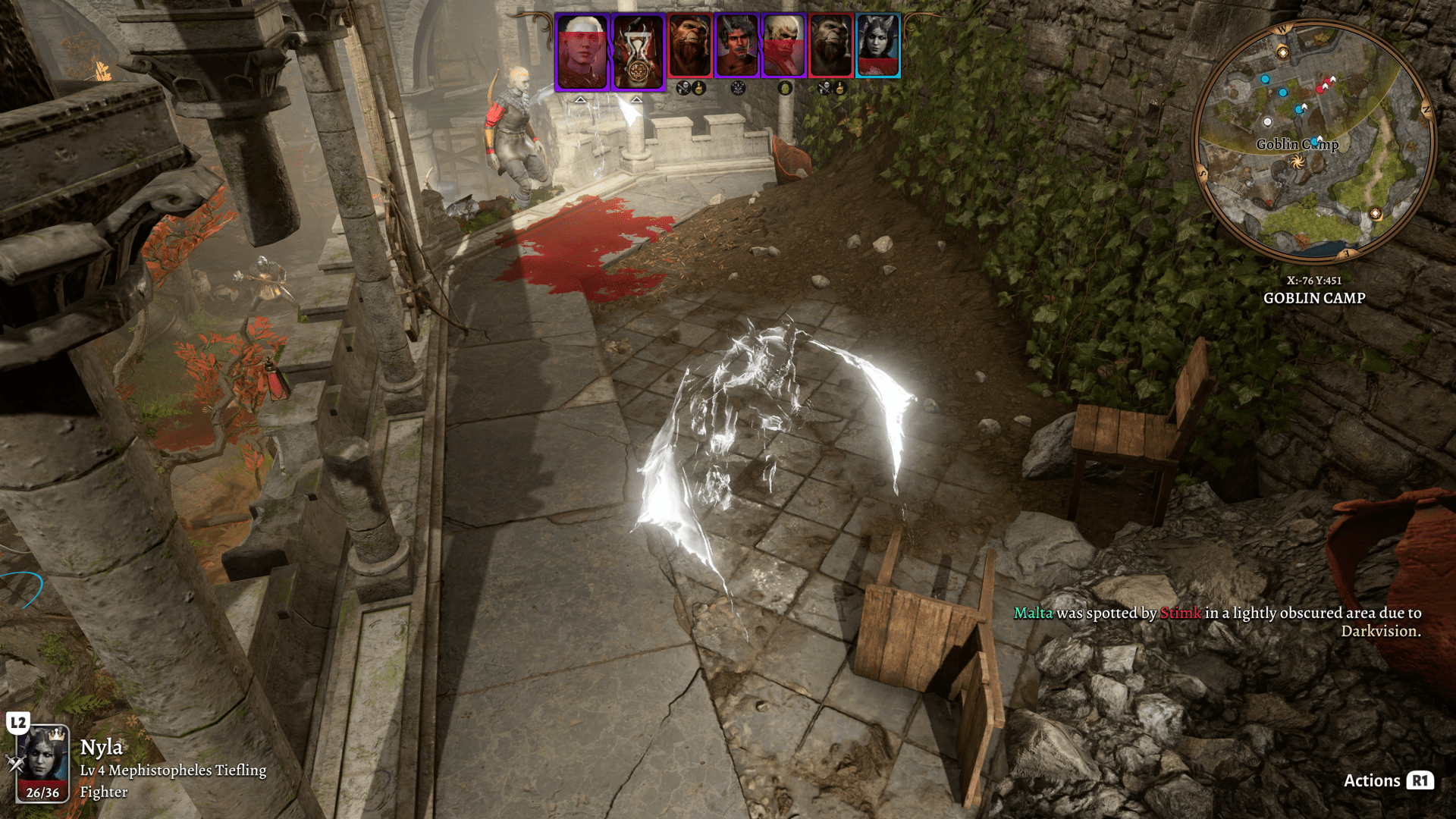Click the Stimk name link in the combat log
1456x819 pixels.
coord(1180,613)
